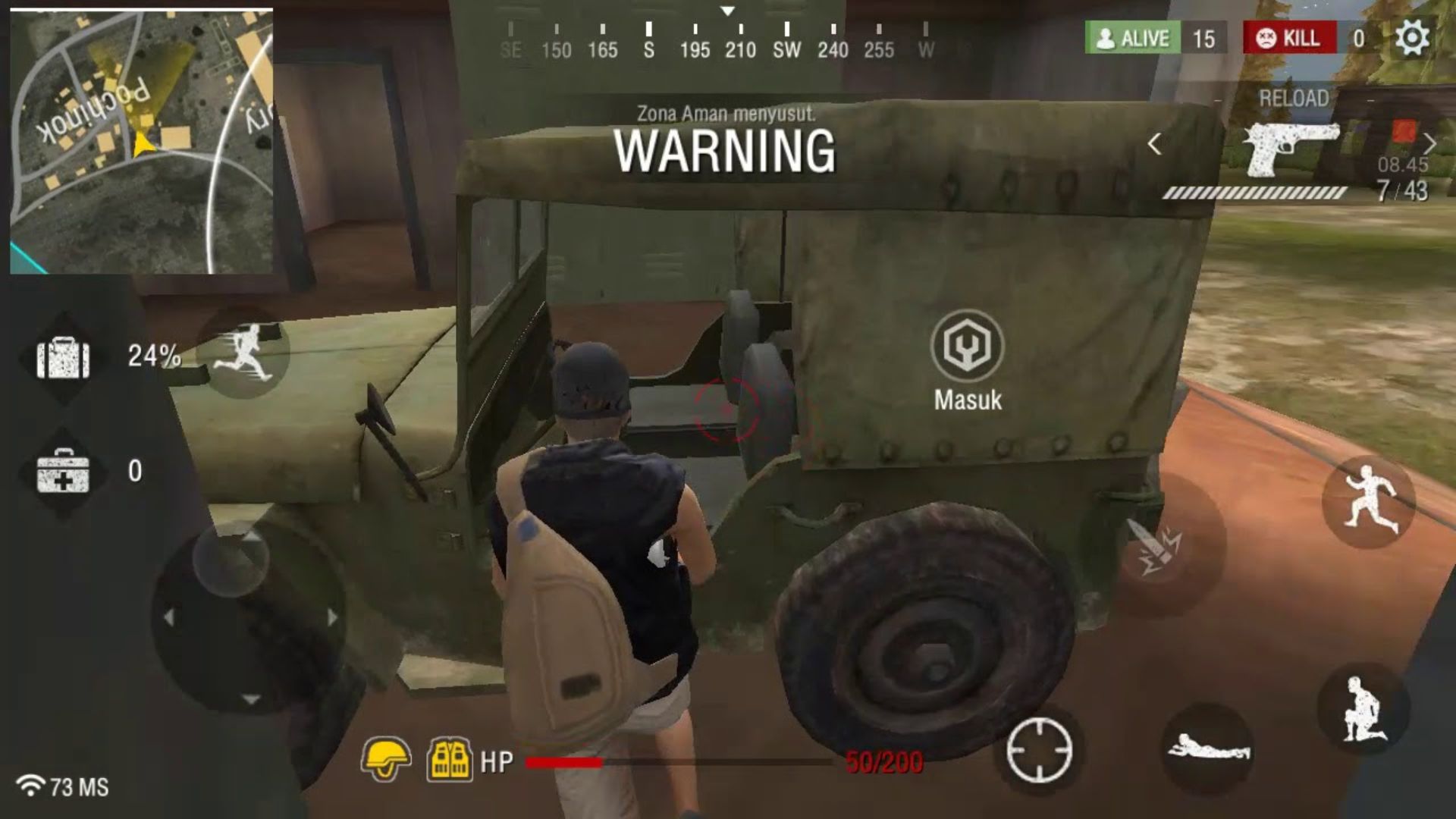Toggle the auto-sprint running icon

point(244,353)
